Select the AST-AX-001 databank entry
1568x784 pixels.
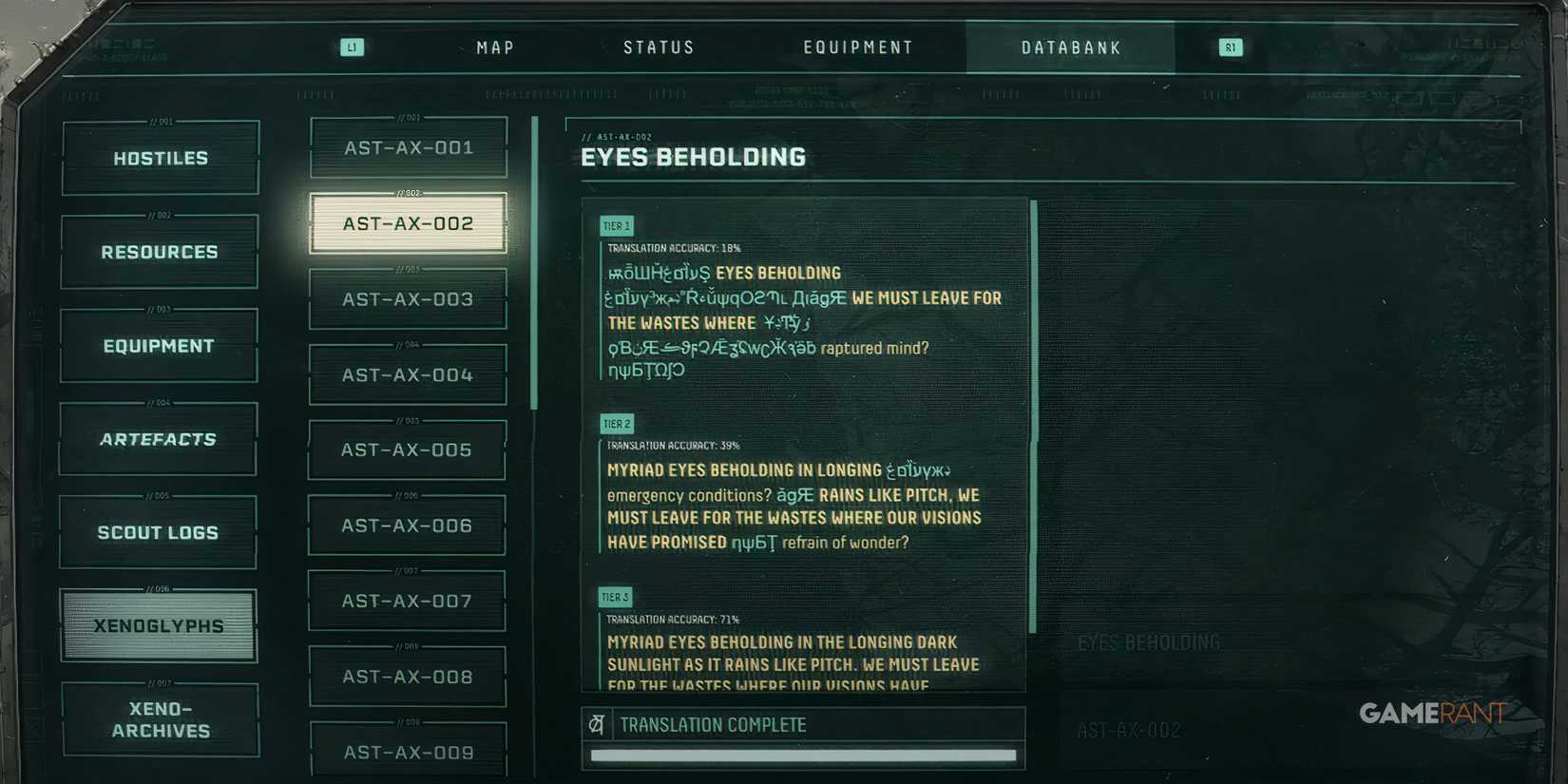[408, 147]
